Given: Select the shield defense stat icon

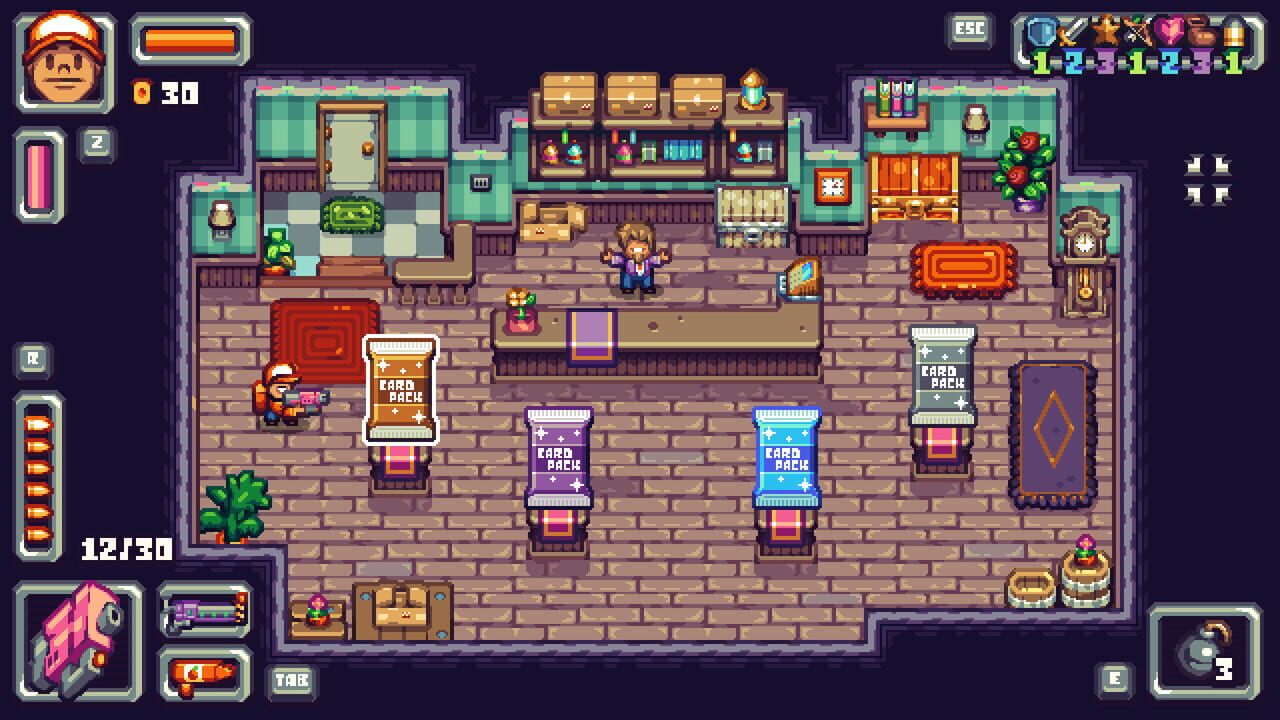Looking at the screenshot, I should point(1040,30).
